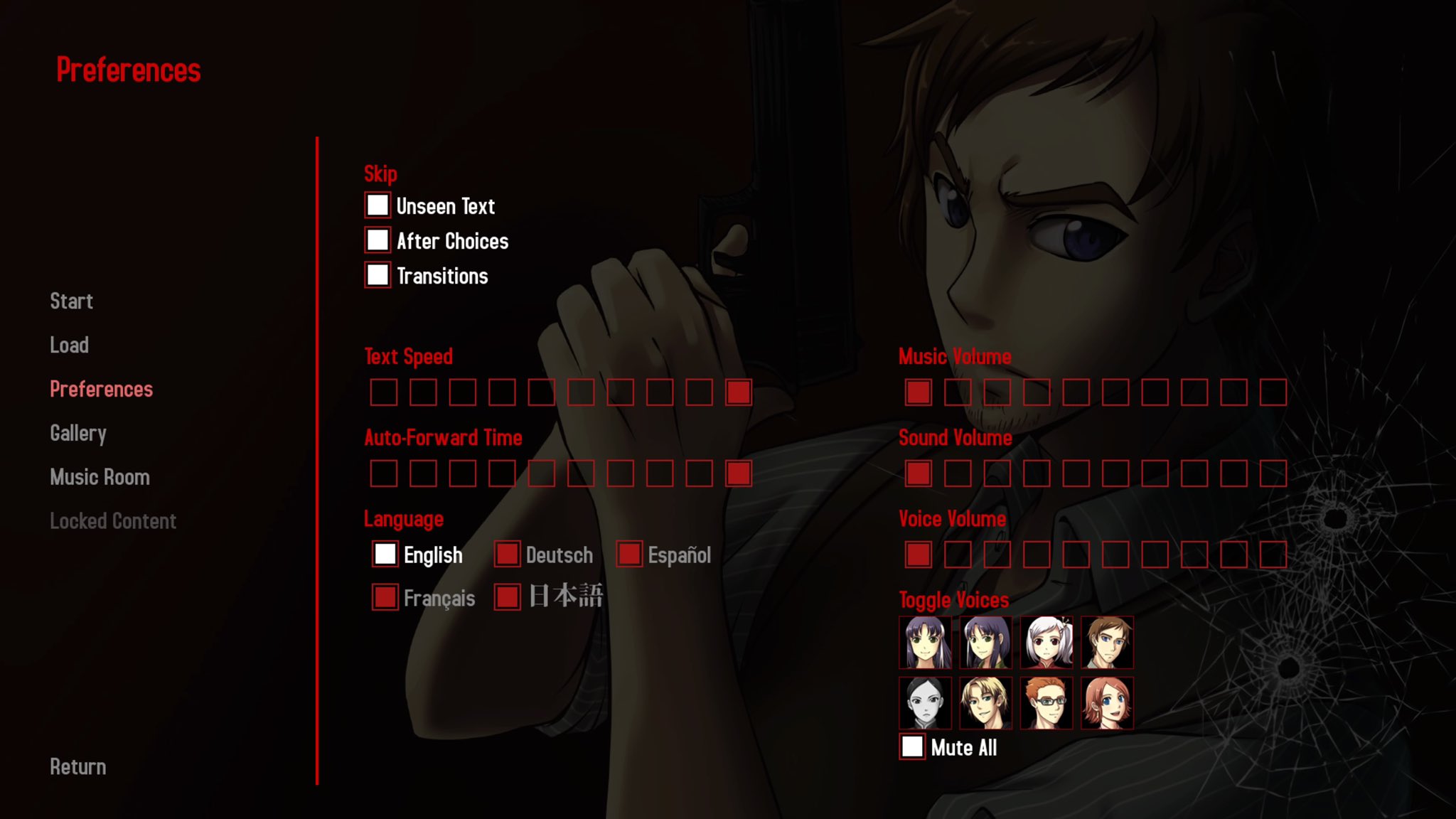Select Deutsch as the language

coord(508,554)
